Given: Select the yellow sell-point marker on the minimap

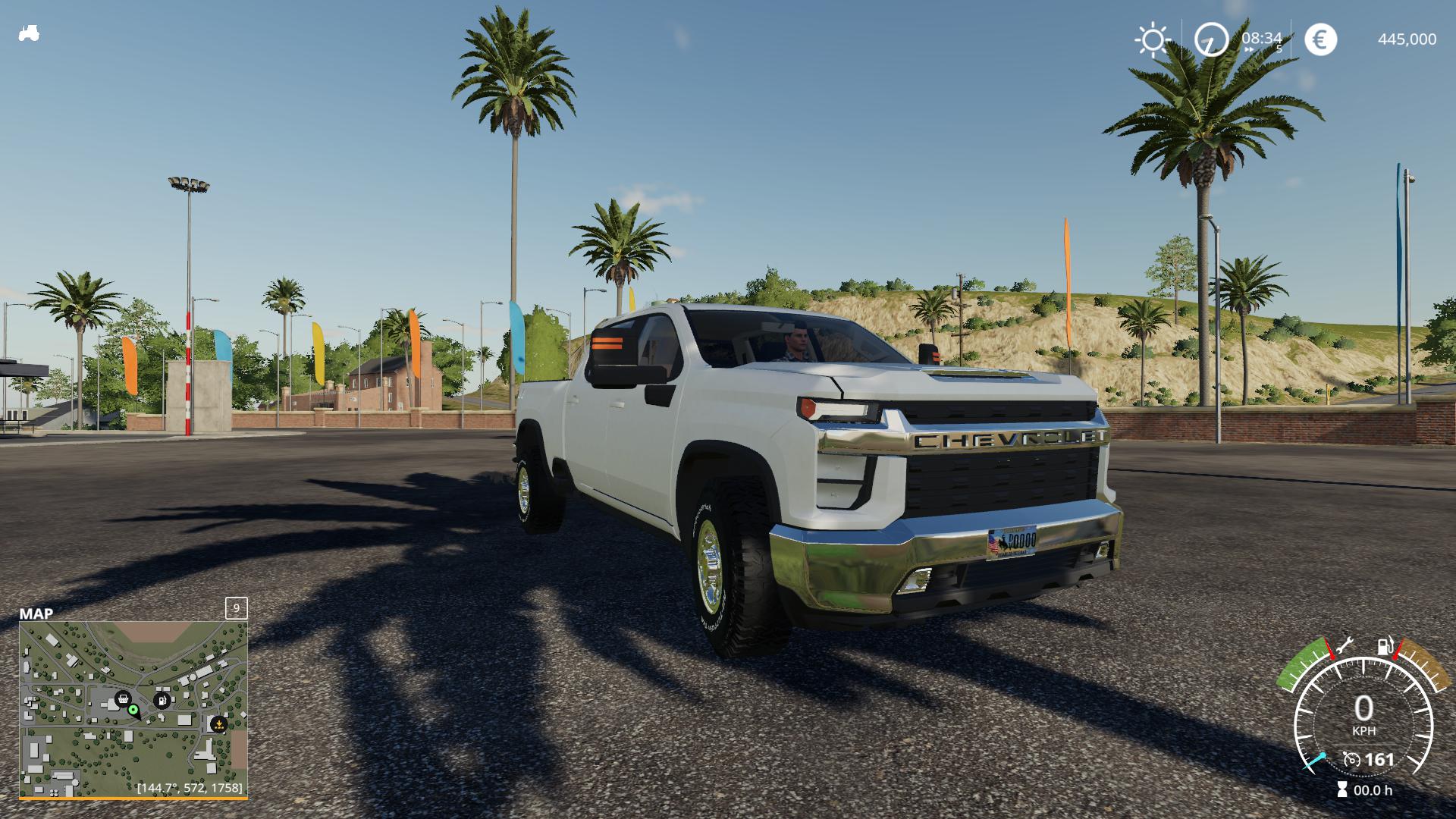Looking at the screenshot, I should [218, 724].
